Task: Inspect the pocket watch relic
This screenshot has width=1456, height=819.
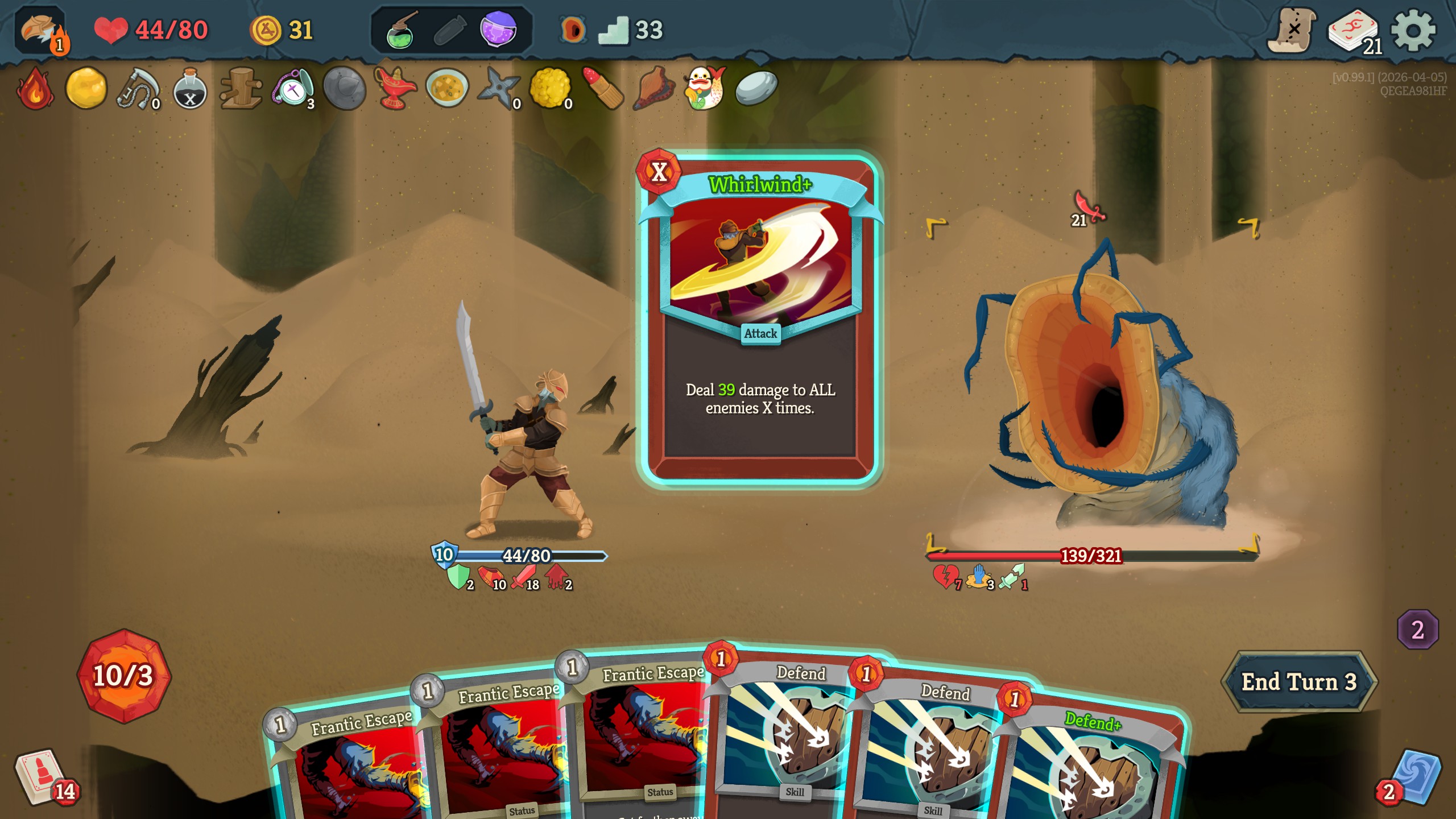Action: pos(293,89)
